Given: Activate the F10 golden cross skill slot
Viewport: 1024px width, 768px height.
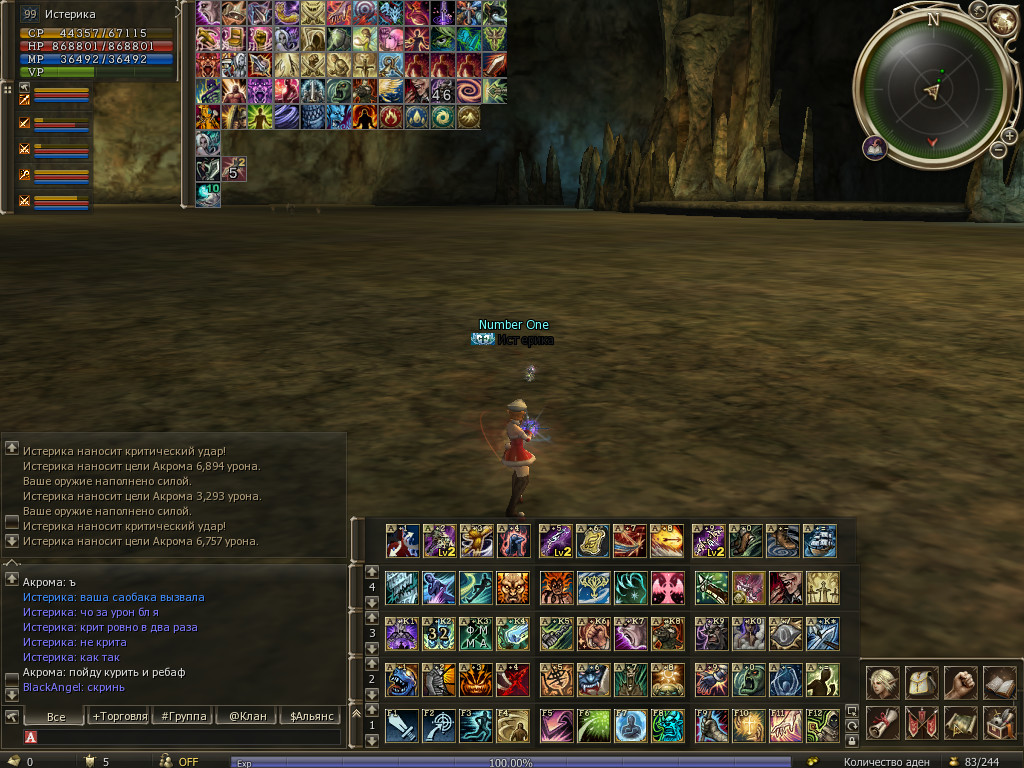Looking at the screenshot, I should (x=747, y=725).
